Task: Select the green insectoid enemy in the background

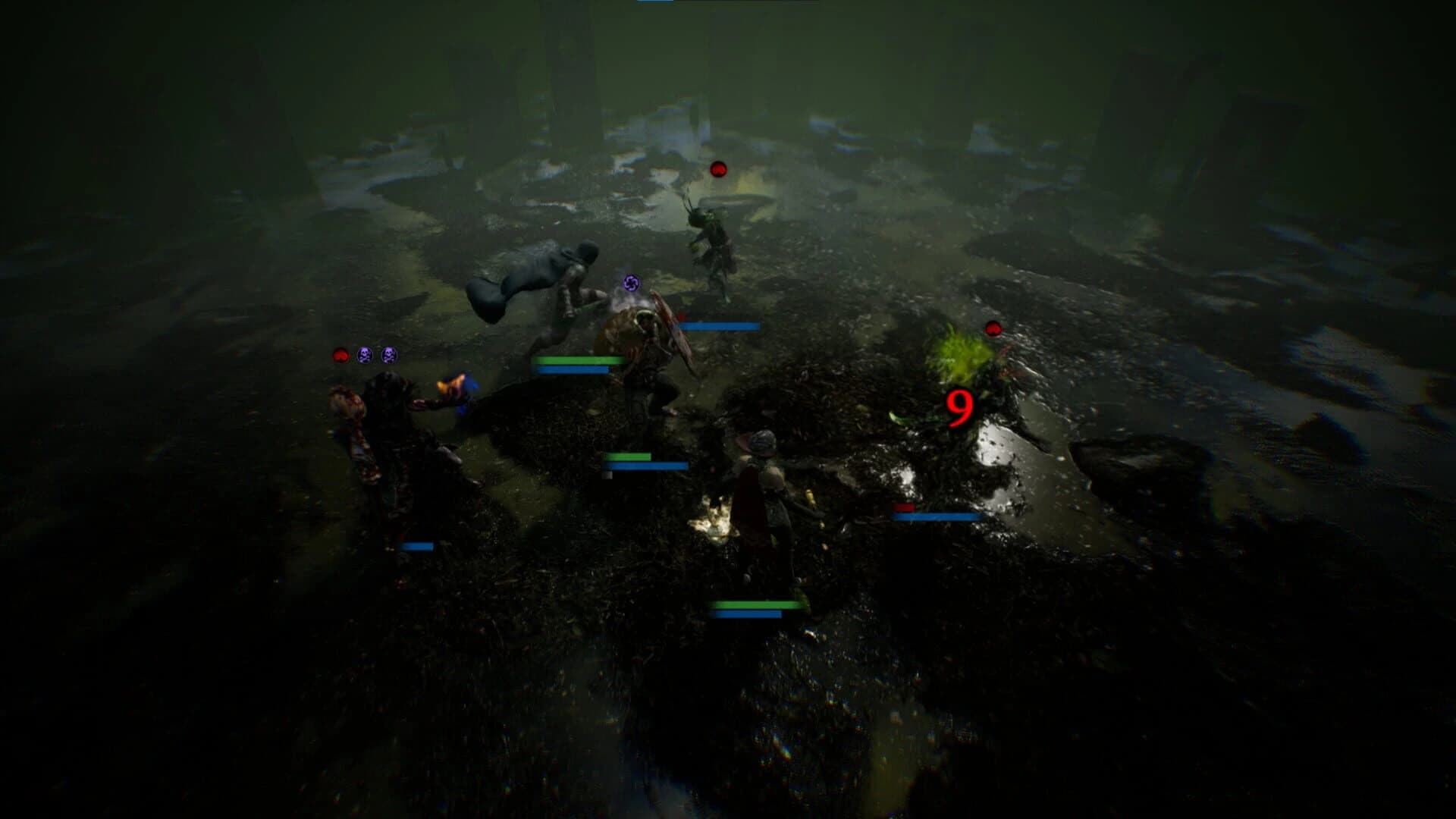Action: click(709, 243)
